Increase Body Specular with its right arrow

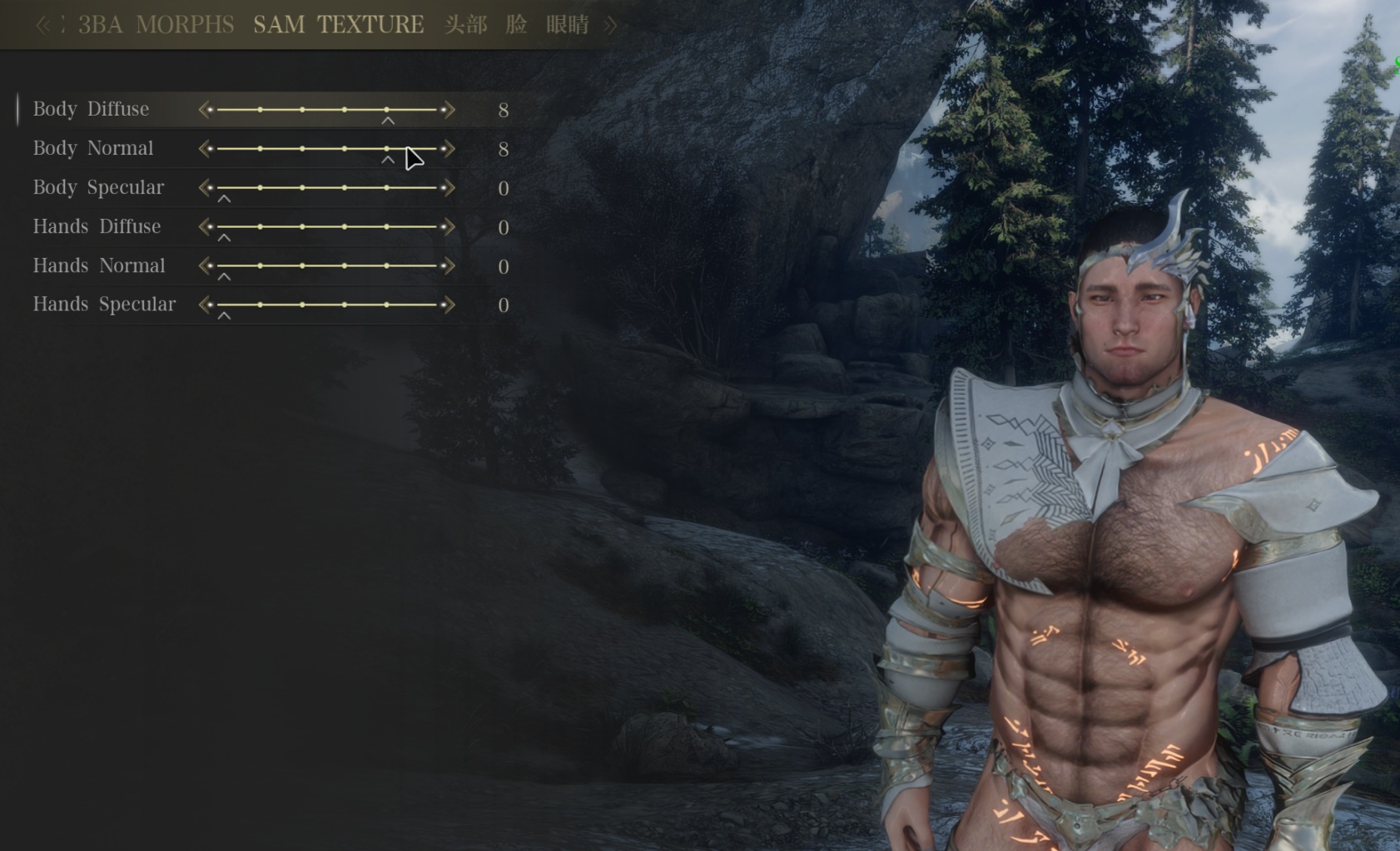point(449,188)
